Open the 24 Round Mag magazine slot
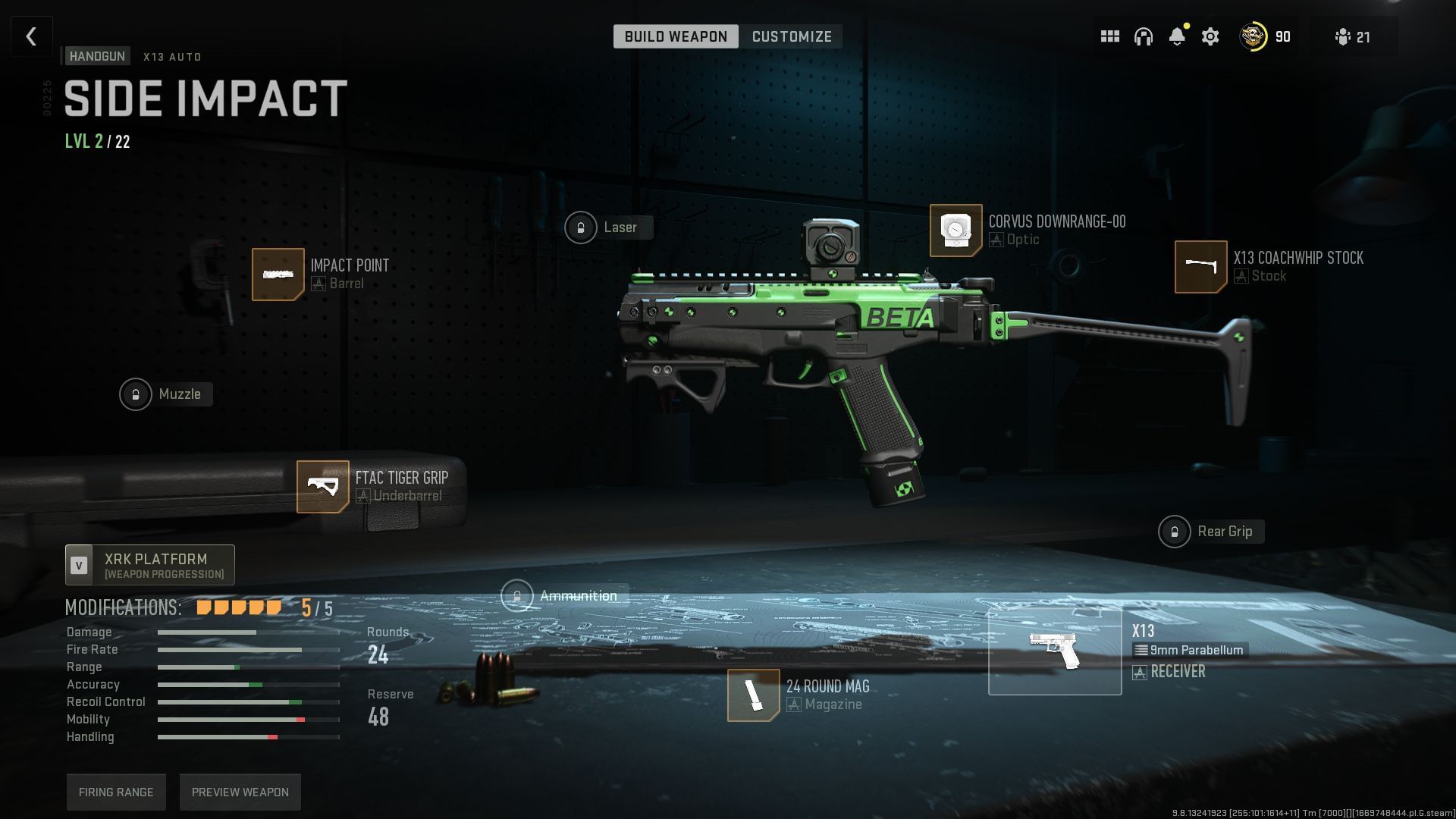Screen dimensions: 1456x819 click(x=753, y=695)
